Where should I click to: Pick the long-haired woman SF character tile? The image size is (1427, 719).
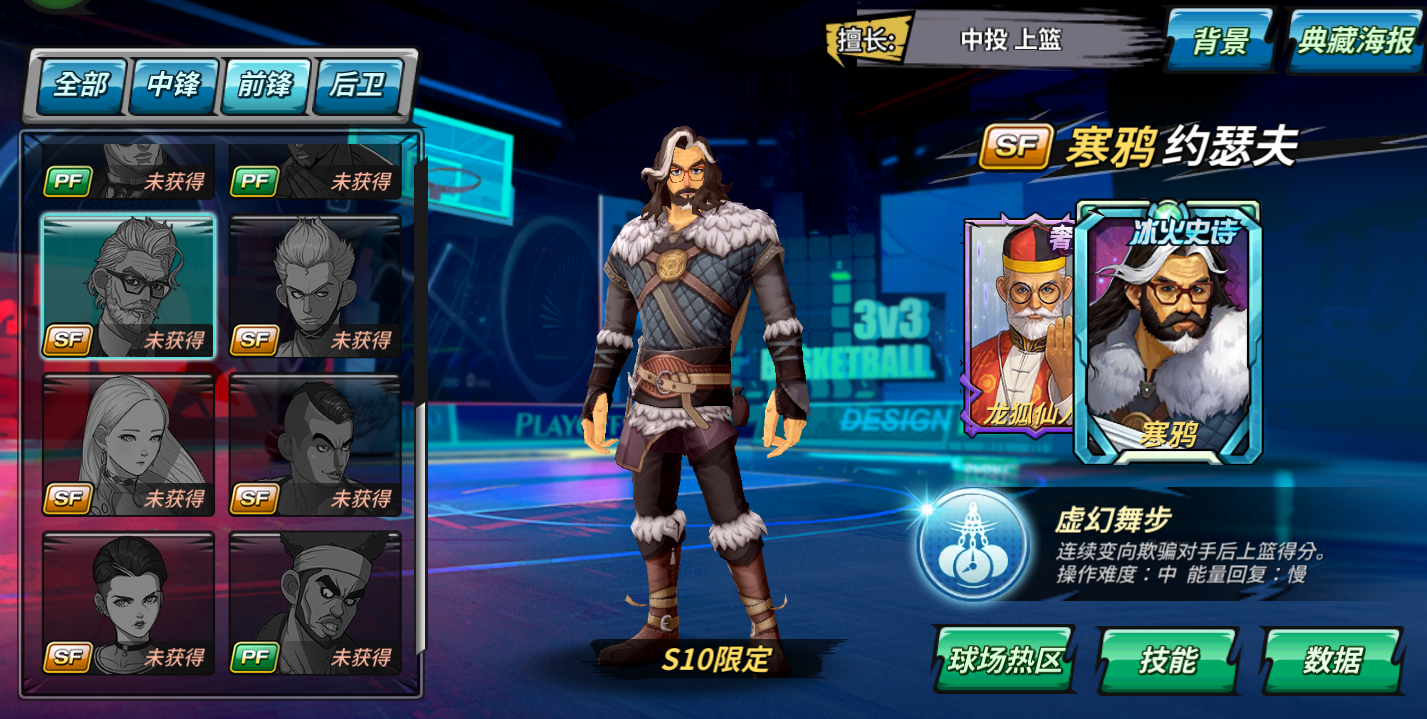pos(128,445)
